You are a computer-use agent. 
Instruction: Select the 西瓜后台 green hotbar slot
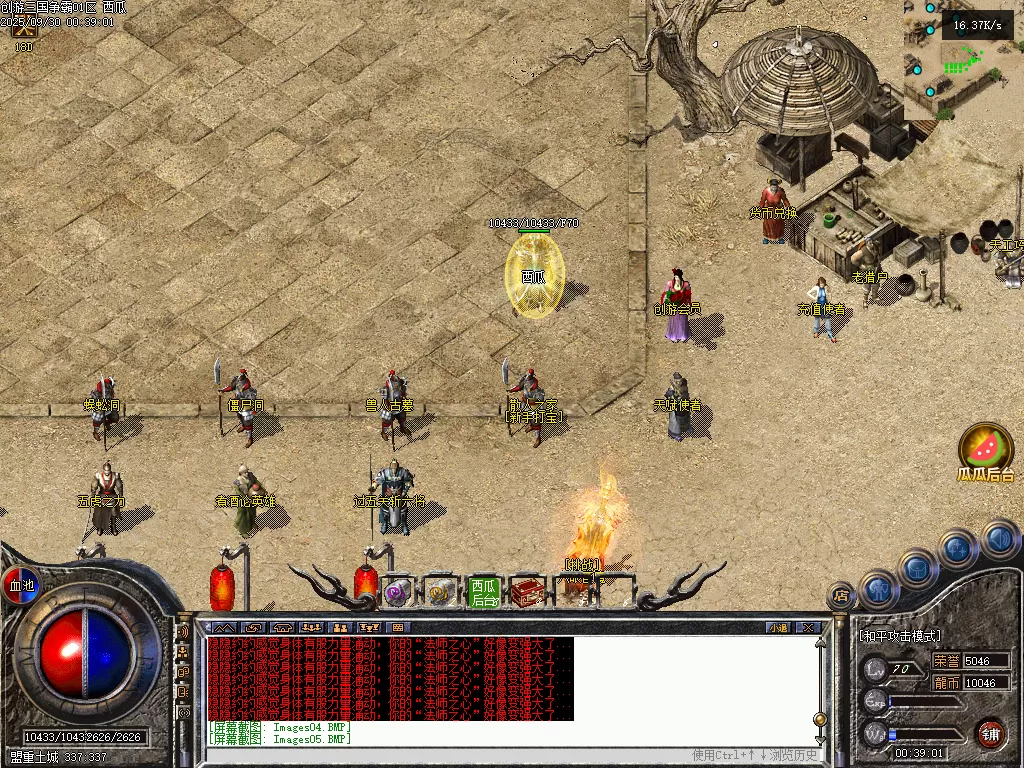pyautogui.click(x=484, y=592)
